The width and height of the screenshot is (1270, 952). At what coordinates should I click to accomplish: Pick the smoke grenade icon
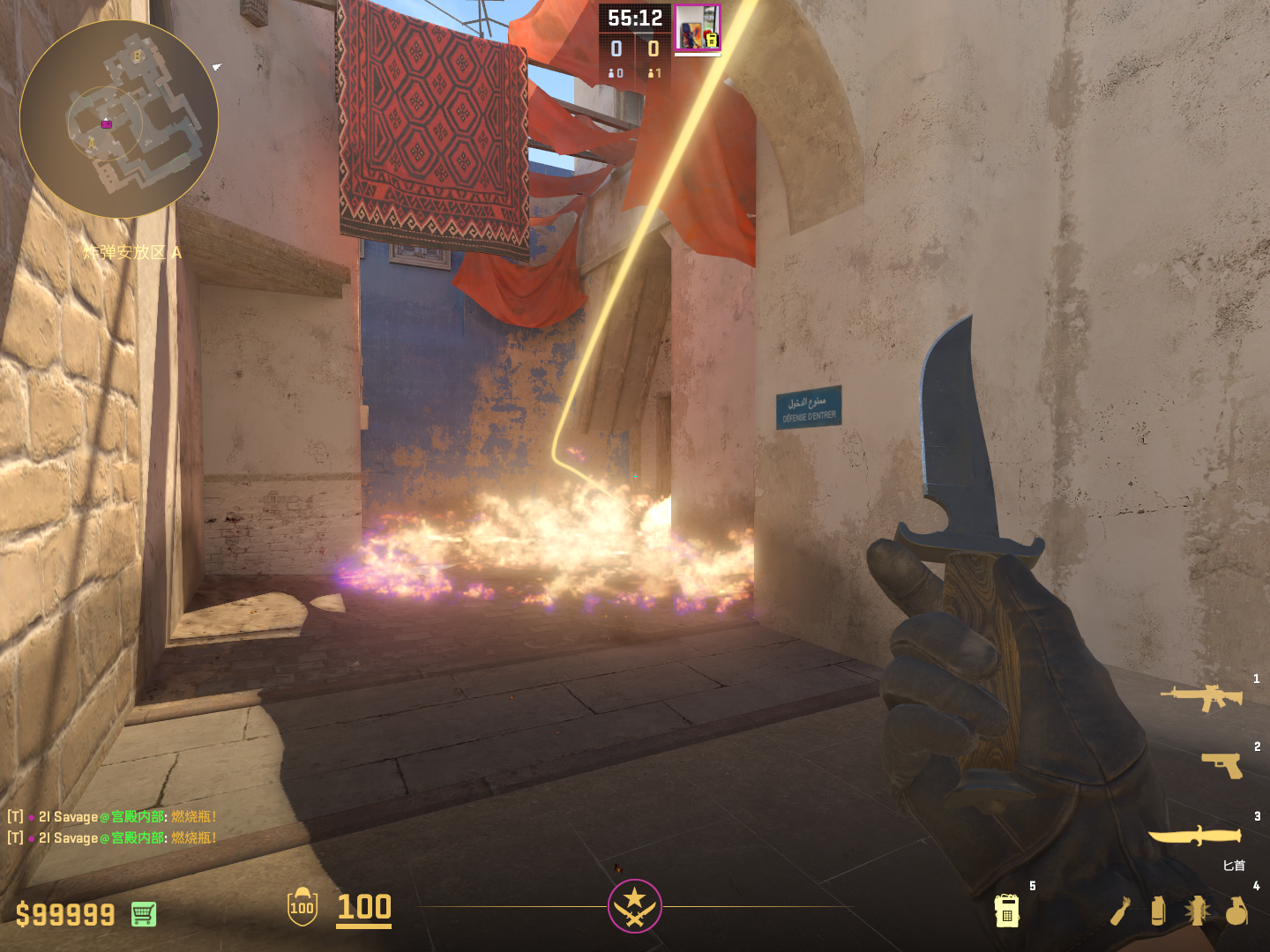[1158, 911]
